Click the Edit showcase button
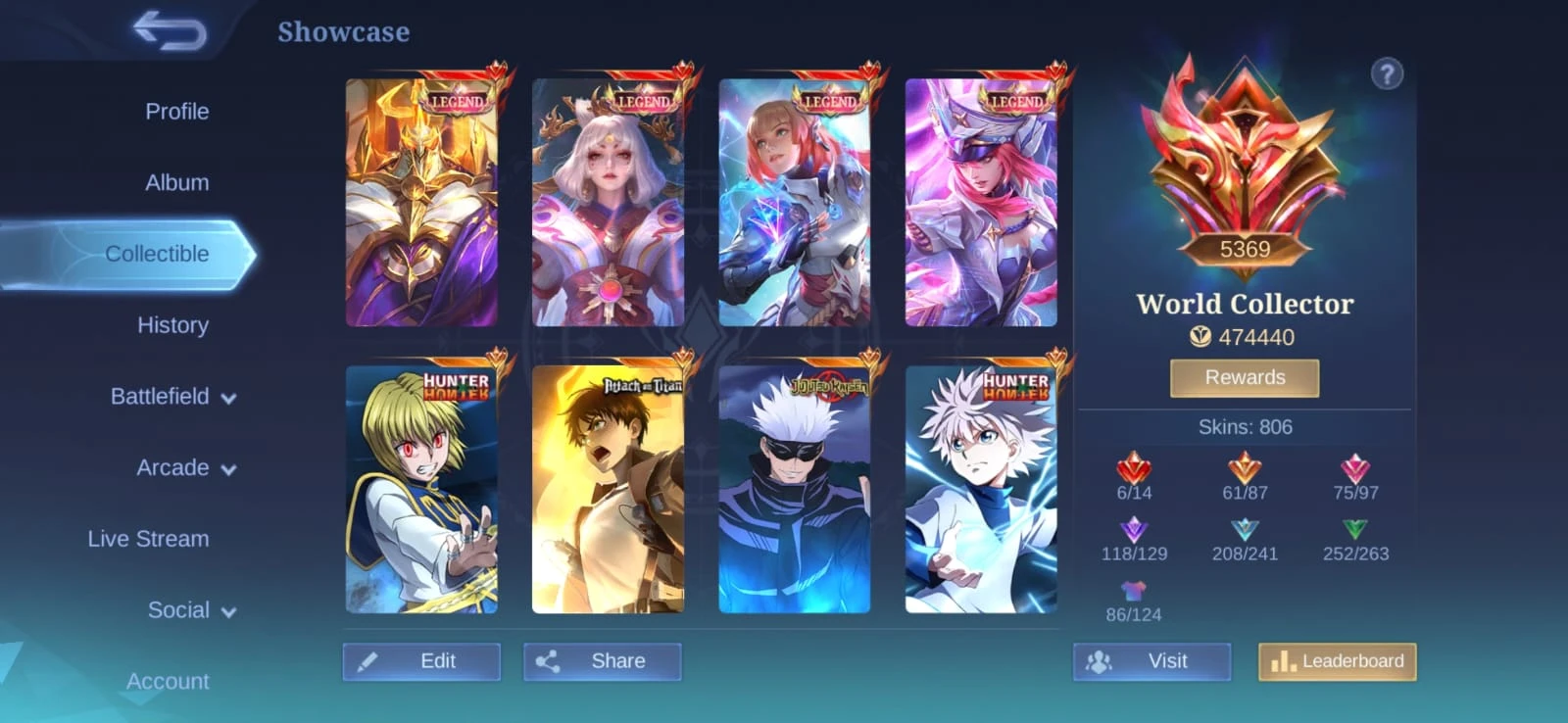This screenshot has width=1568, height=723. pyautogui.click(x=421, y=661)
